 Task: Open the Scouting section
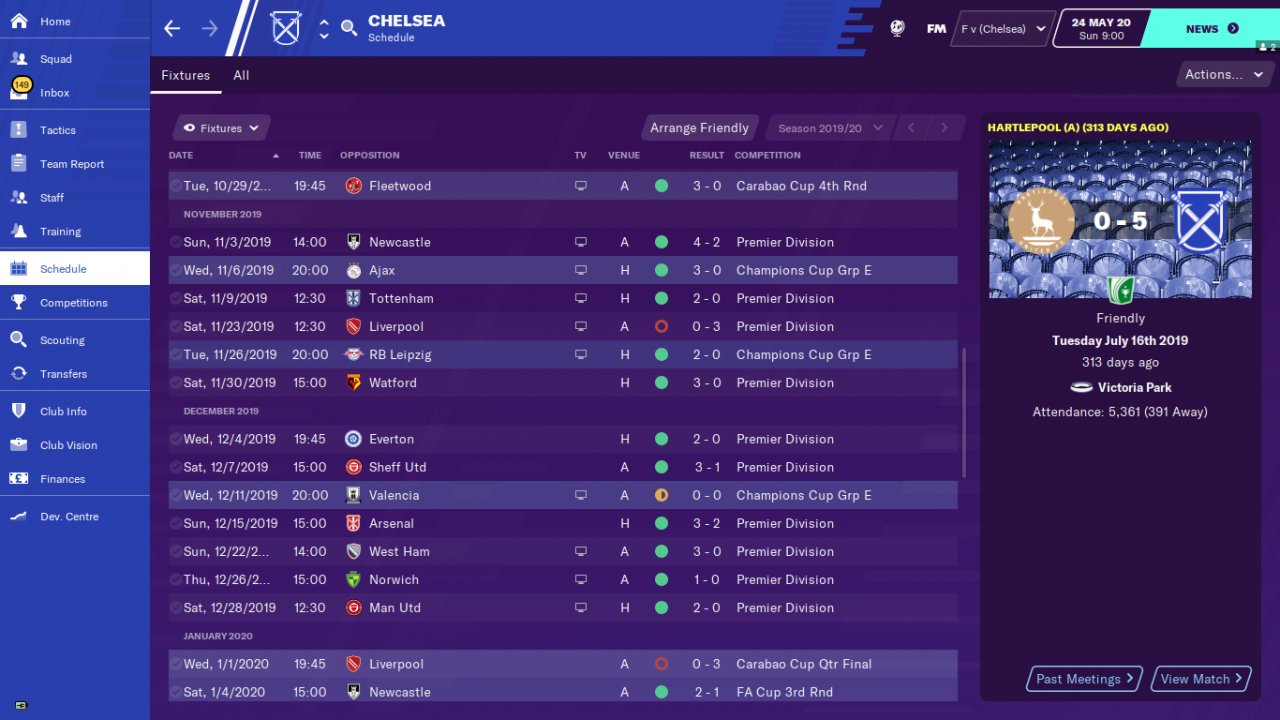[62, 340]
